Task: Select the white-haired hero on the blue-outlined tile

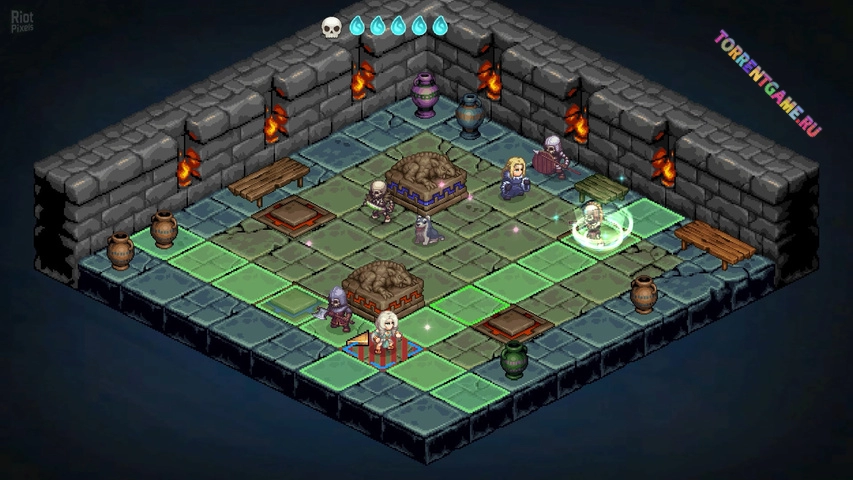Action: [x=387, y=334]
